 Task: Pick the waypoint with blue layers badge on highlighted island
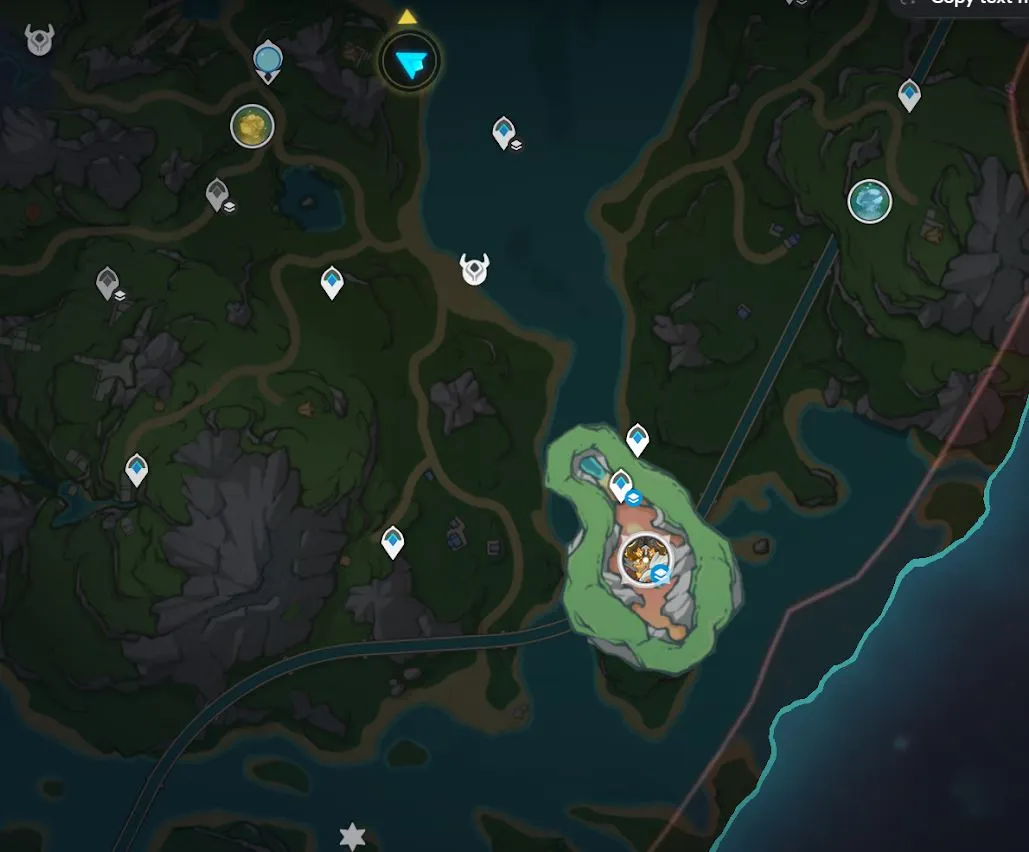pos(621,486)
